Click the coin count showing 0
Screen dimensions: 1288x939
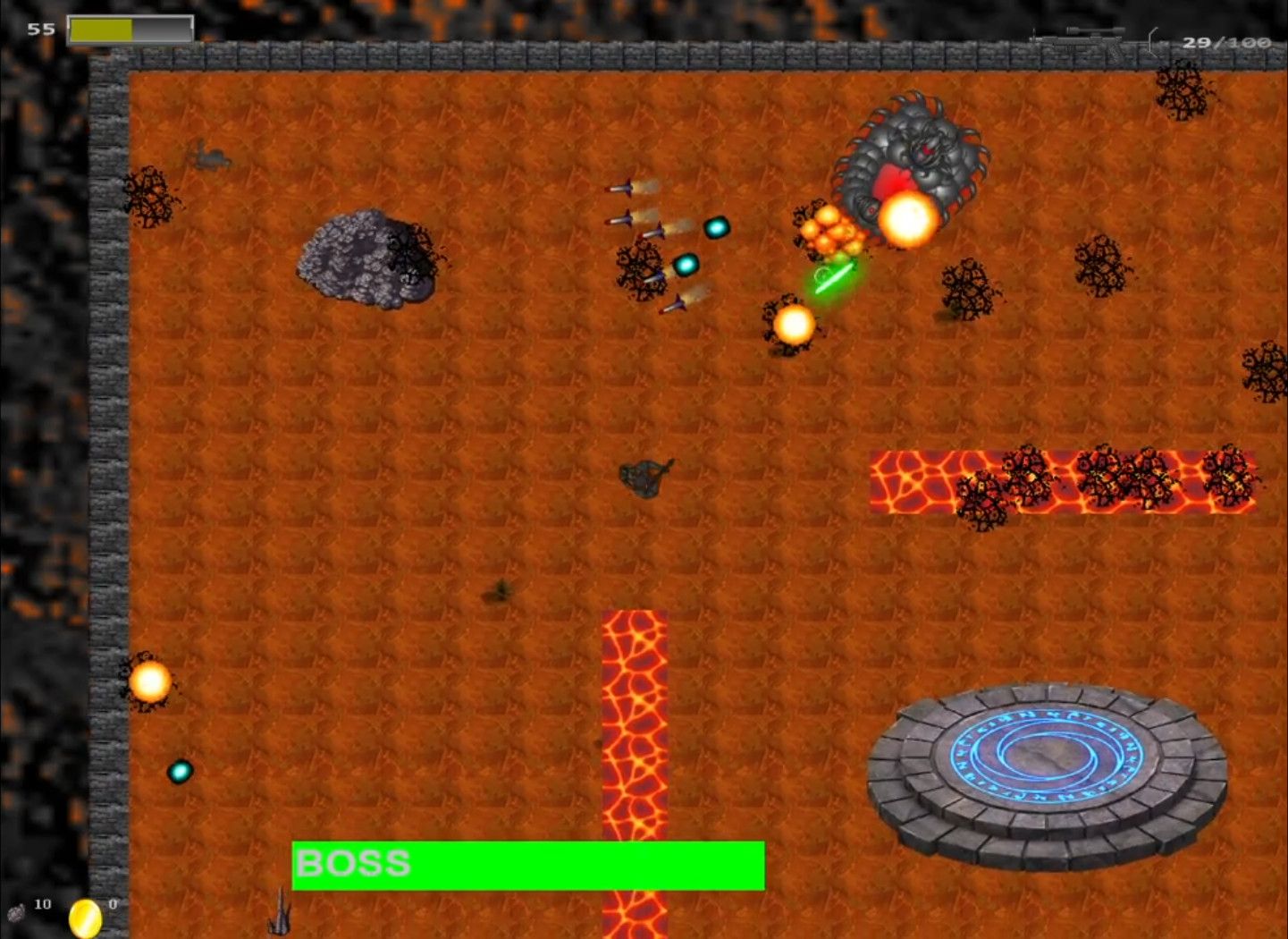point(112,904)
